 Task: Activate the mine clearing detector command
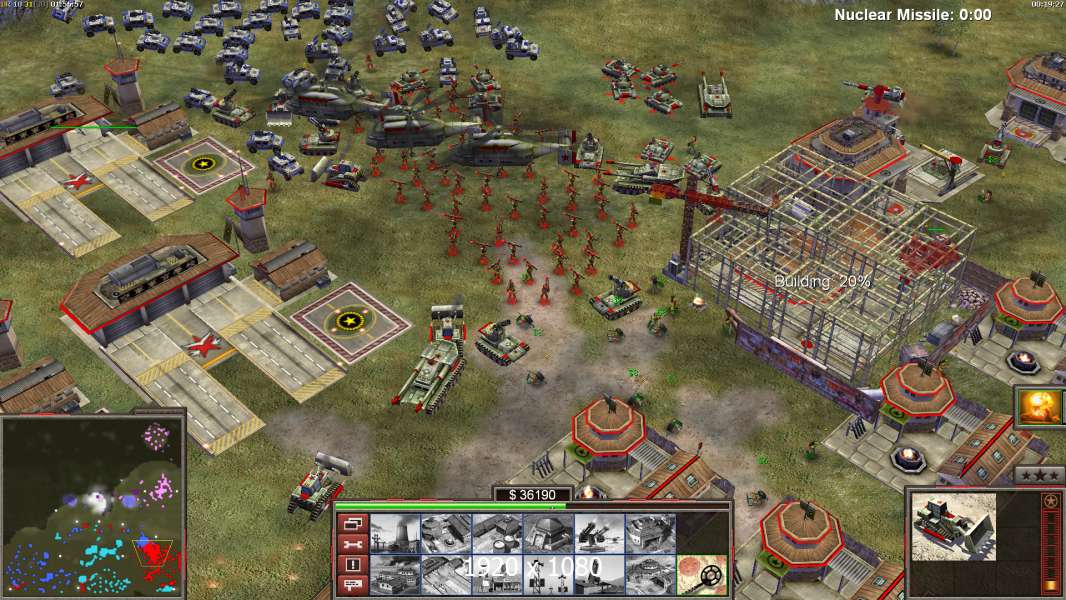point(702,574)
